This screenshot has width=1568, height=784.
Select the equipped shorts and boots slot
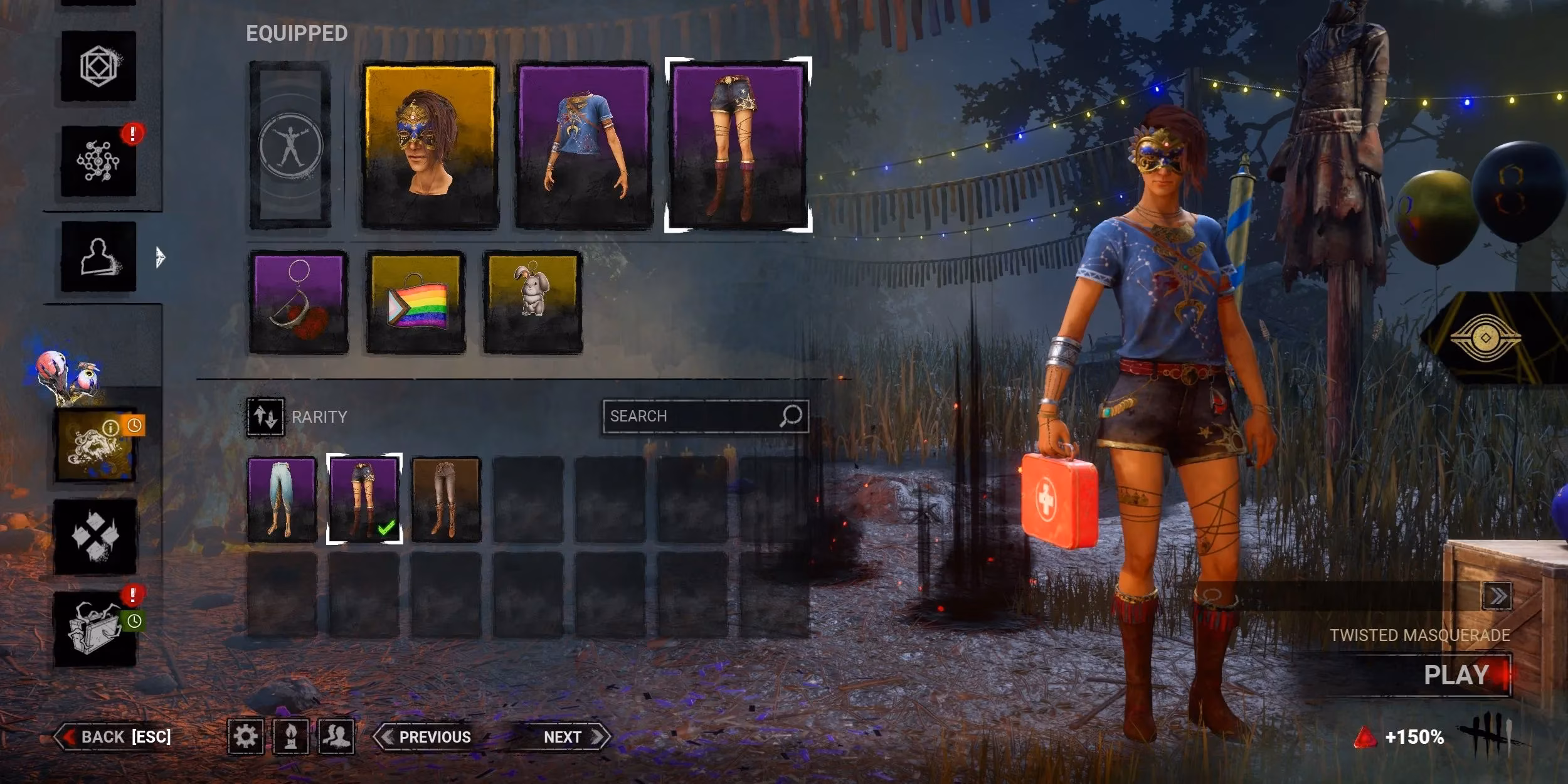coord(738,145)
